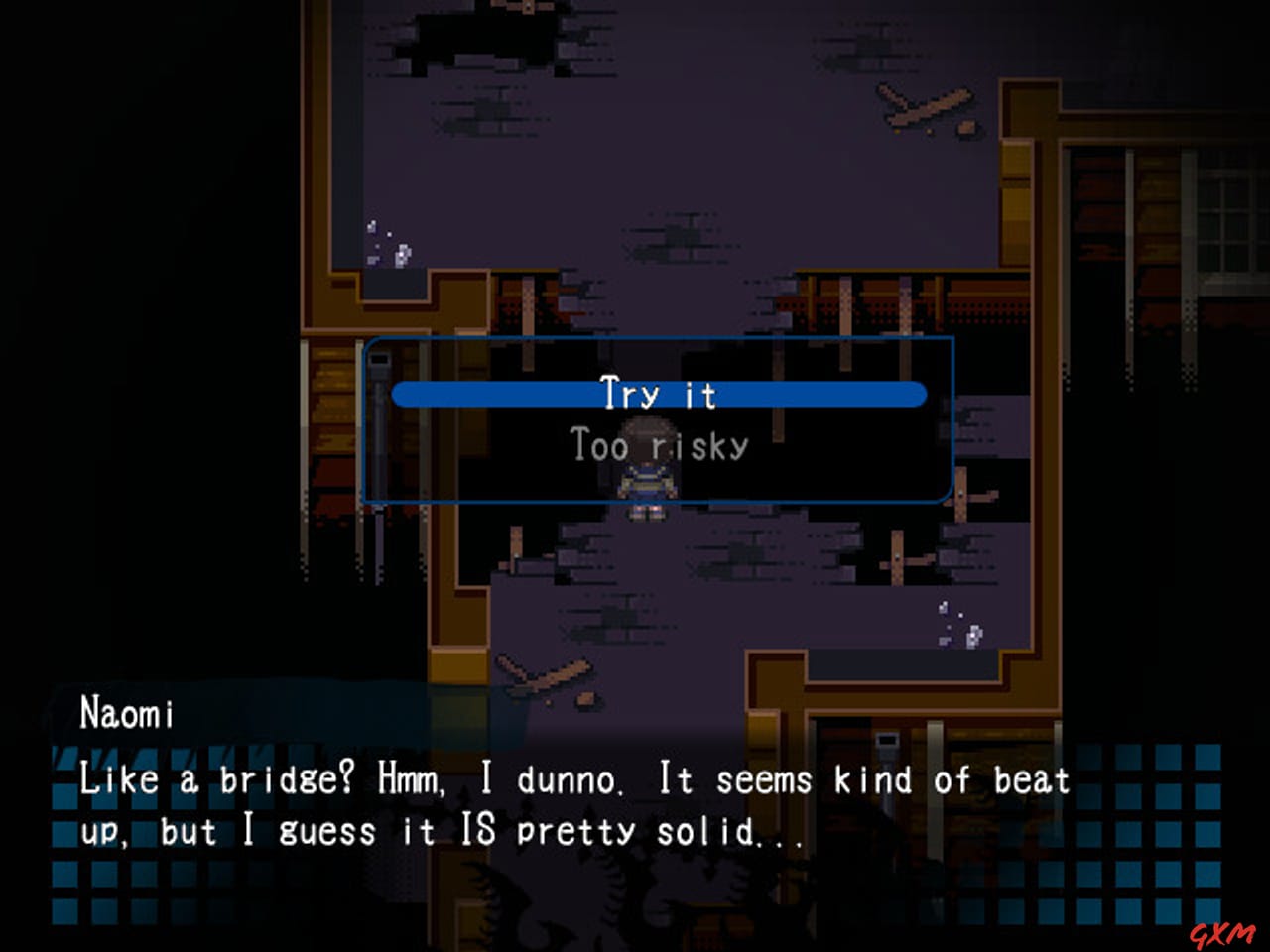
Task: Click the dialogue text box
Action: point(575,803)
